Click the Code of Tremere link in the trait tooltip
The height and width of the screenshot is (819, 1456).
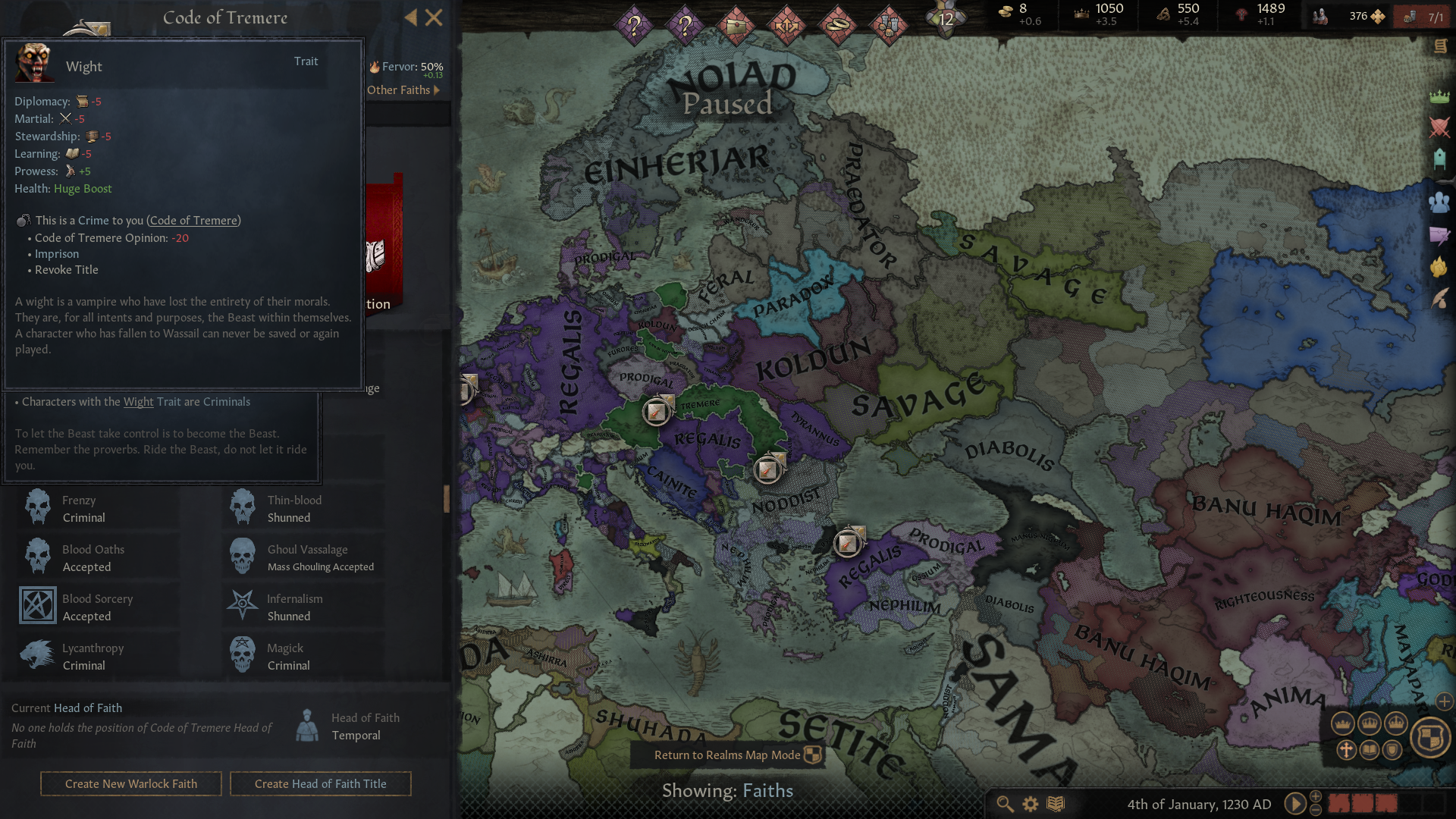(193, 221)
